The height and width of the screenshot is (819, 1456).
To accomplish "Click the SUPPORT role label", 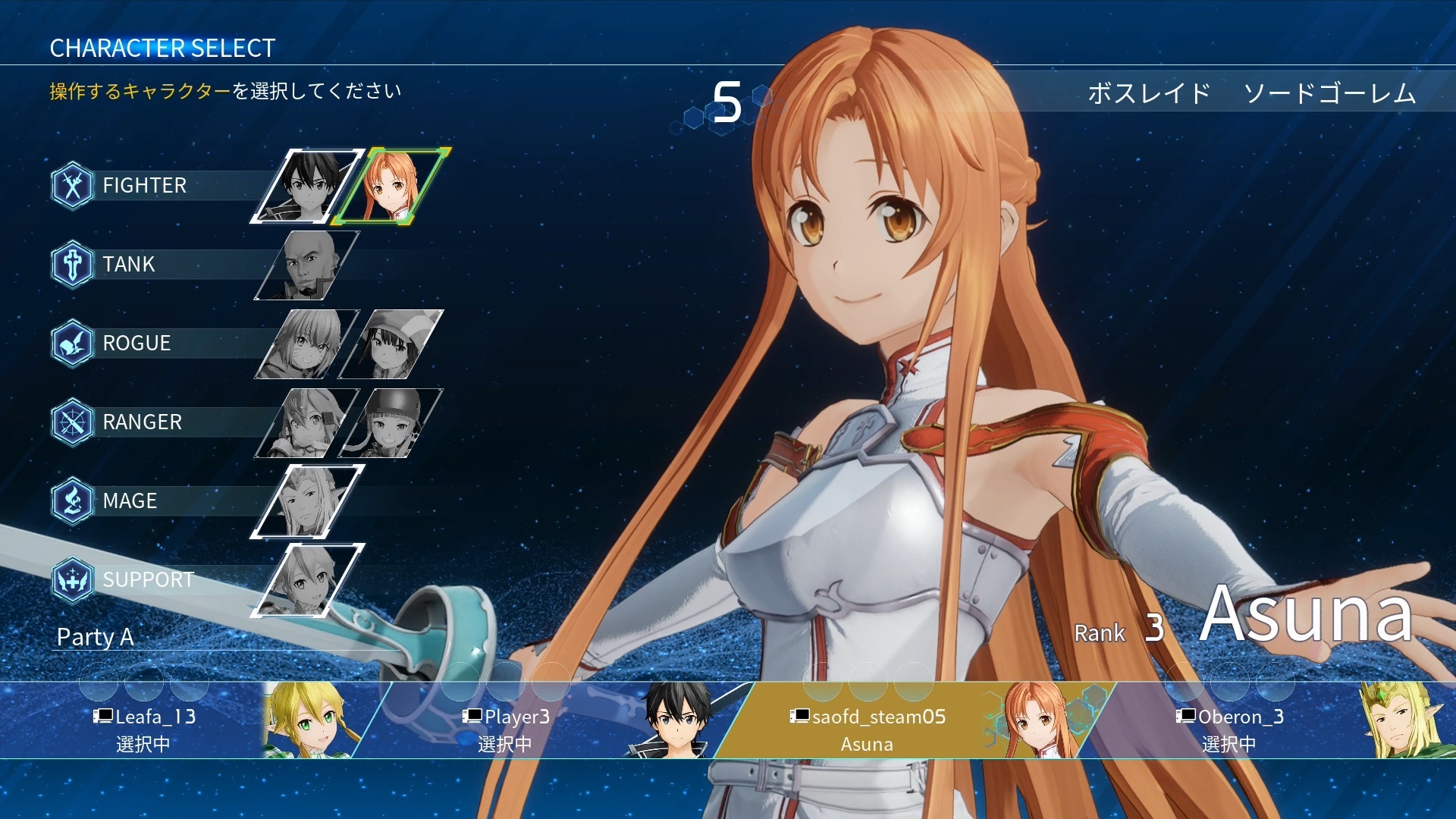I will tap(148, 580).
